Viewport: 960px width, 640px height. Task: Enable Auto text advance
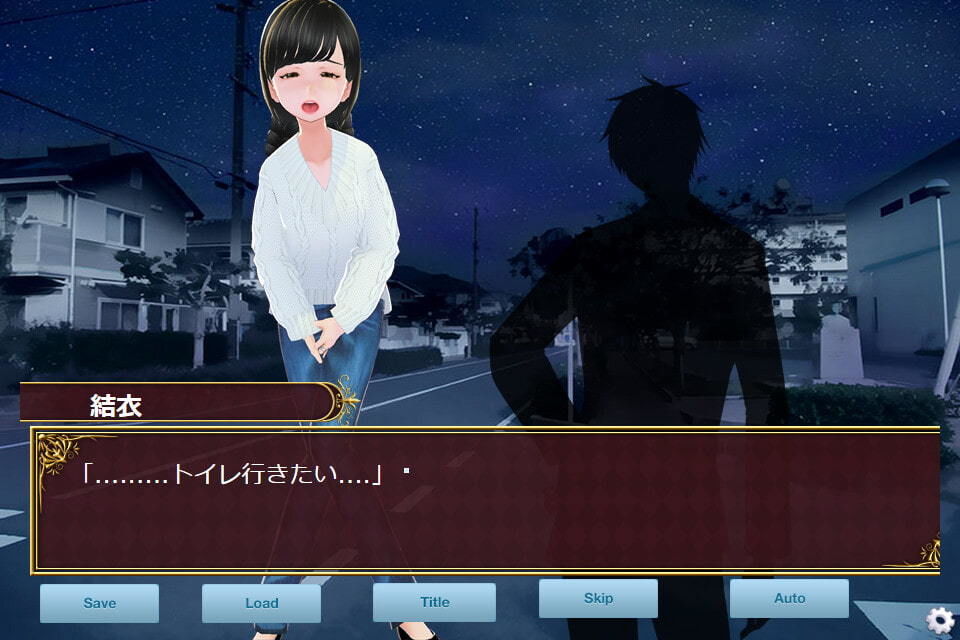pyautogui.click(x=789, y=598)
